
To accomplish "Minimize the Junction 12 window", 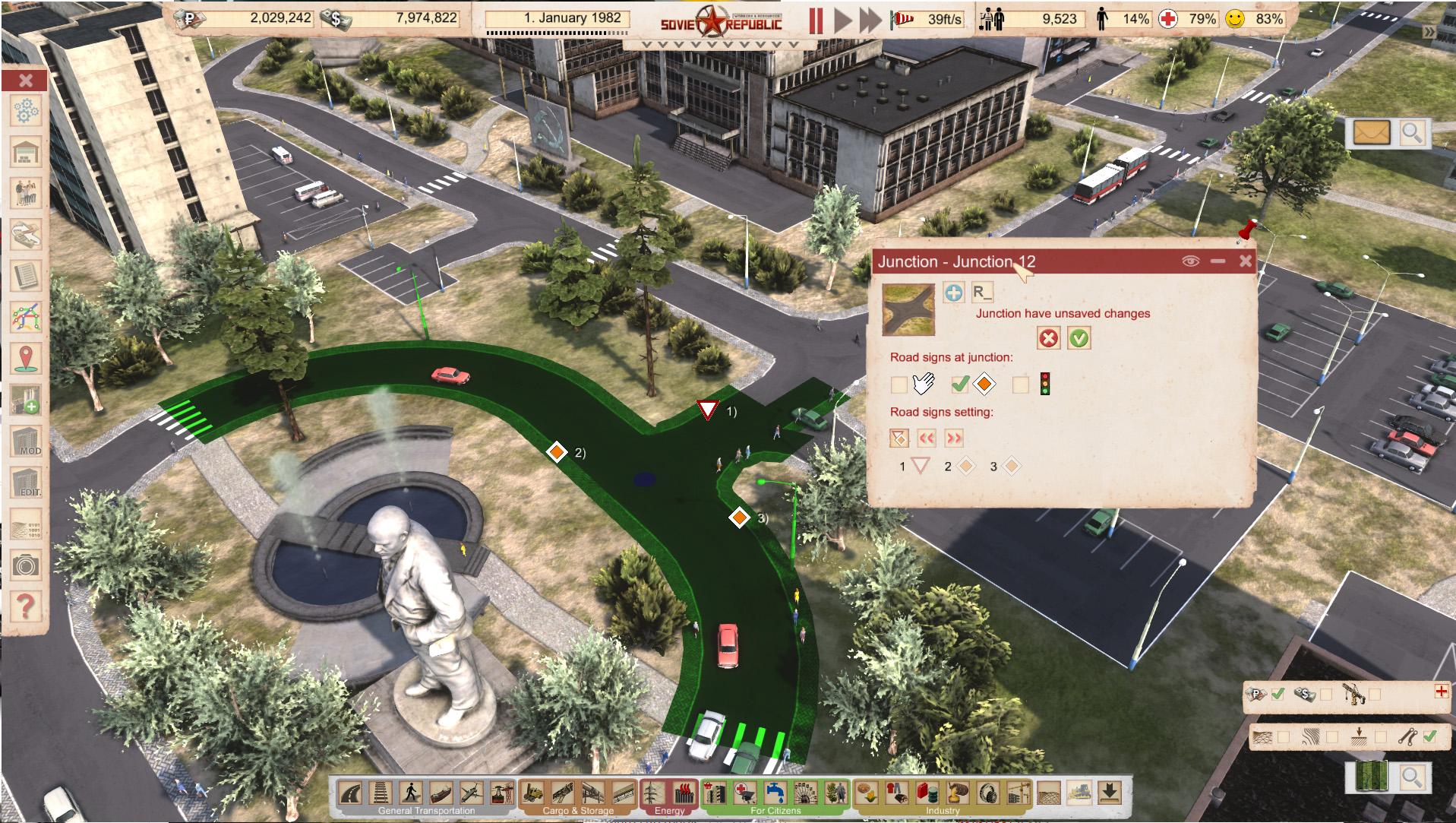I will (x=1218, y=261).
